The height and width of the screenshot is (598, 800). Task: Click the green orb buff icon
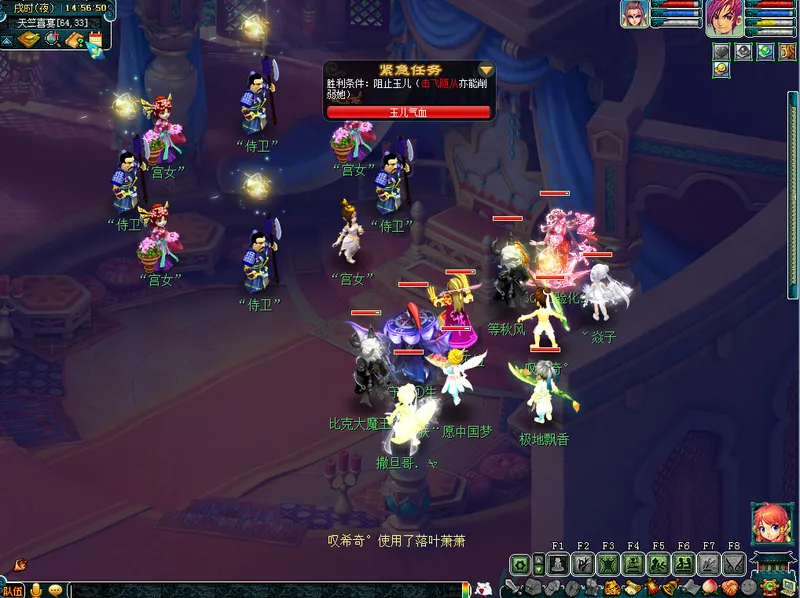click(766, 51)
